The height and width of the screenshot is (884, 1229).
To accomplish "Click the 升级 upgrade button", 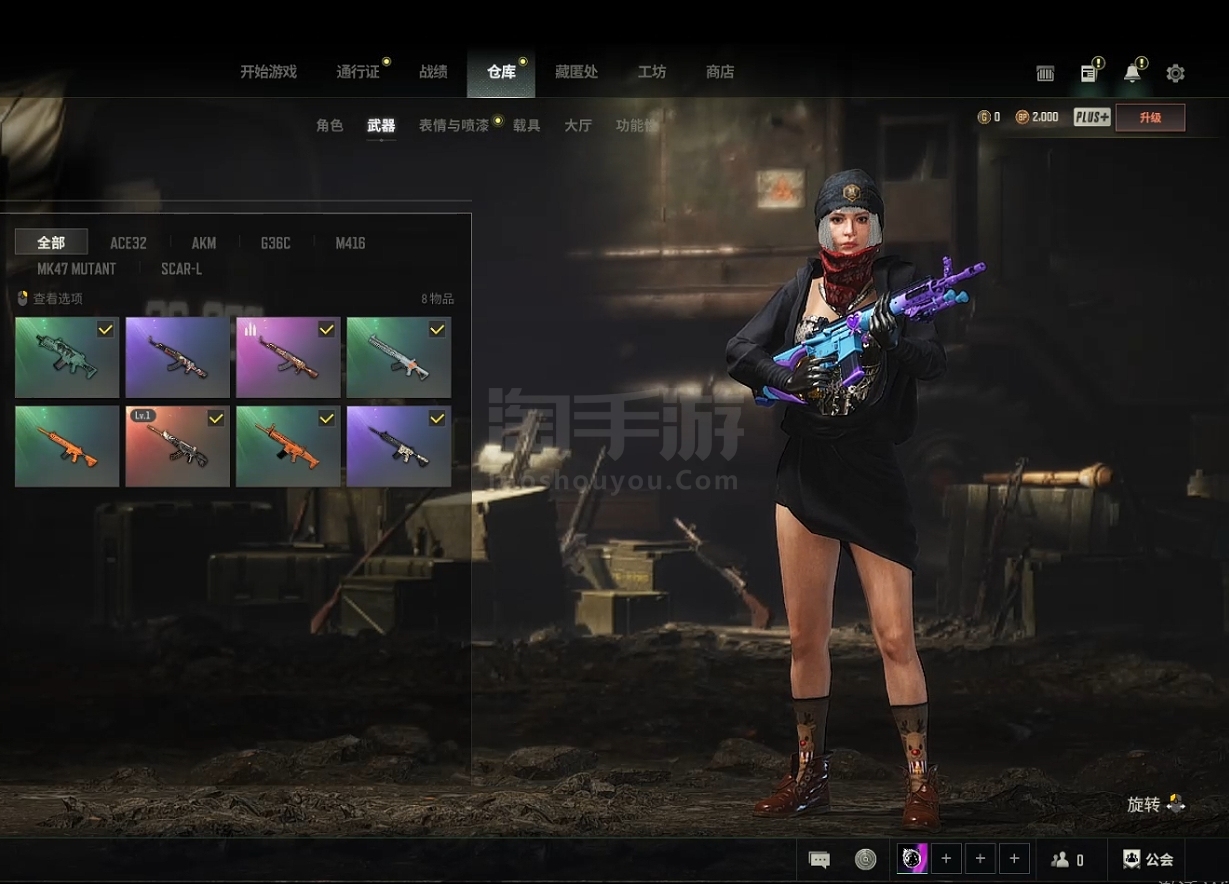I will [x=1150, y=118].
